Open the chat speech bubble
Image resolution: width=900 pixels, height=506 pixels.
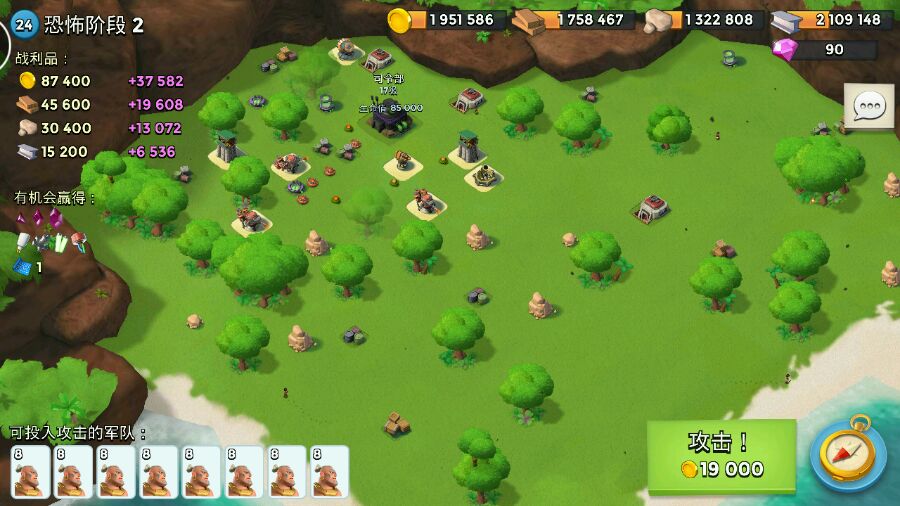pyautogui.click(x=869, y=106)
